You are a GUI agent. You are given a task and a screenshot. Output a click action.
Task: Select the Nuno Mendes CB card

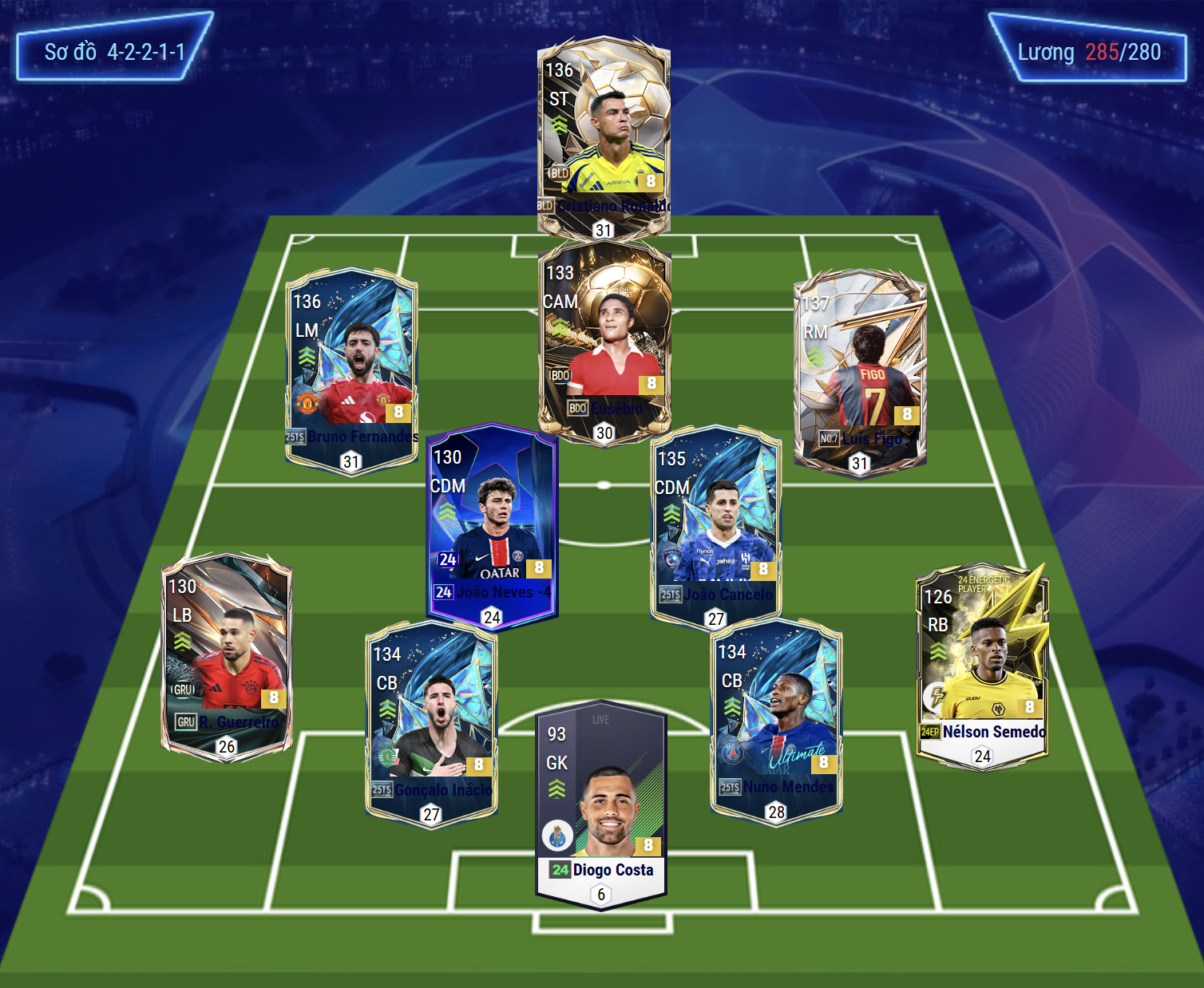pyautogui.click(x=776, y=718)
